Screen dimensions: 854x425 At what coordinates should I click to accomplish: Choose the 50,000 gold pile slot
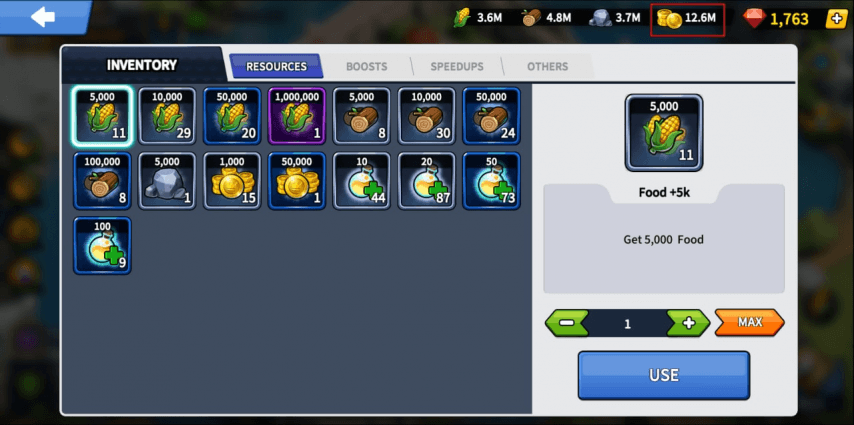(x=297, y=181)
